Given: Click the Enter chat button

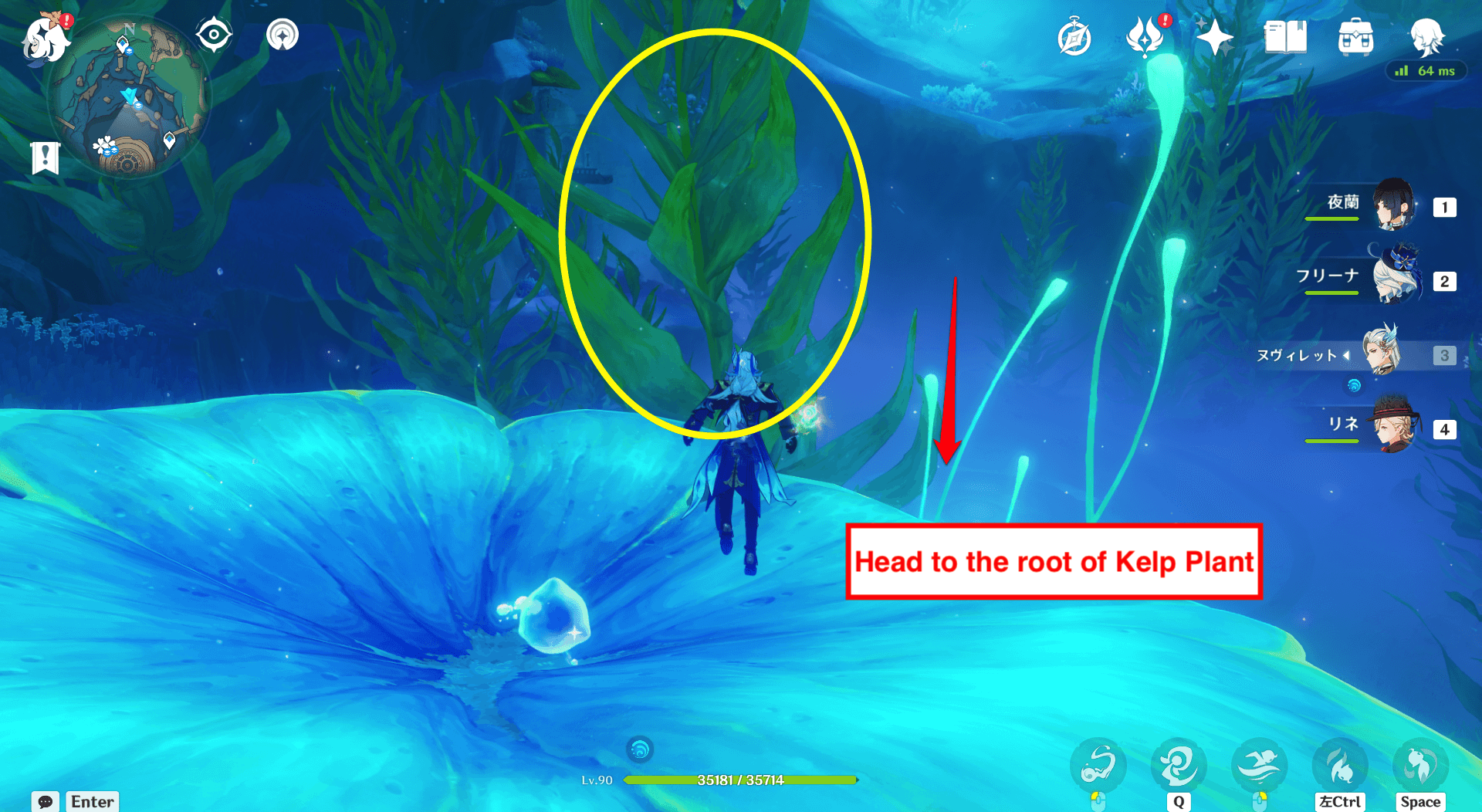Looking at the screenshot, I should coord(92,802).
